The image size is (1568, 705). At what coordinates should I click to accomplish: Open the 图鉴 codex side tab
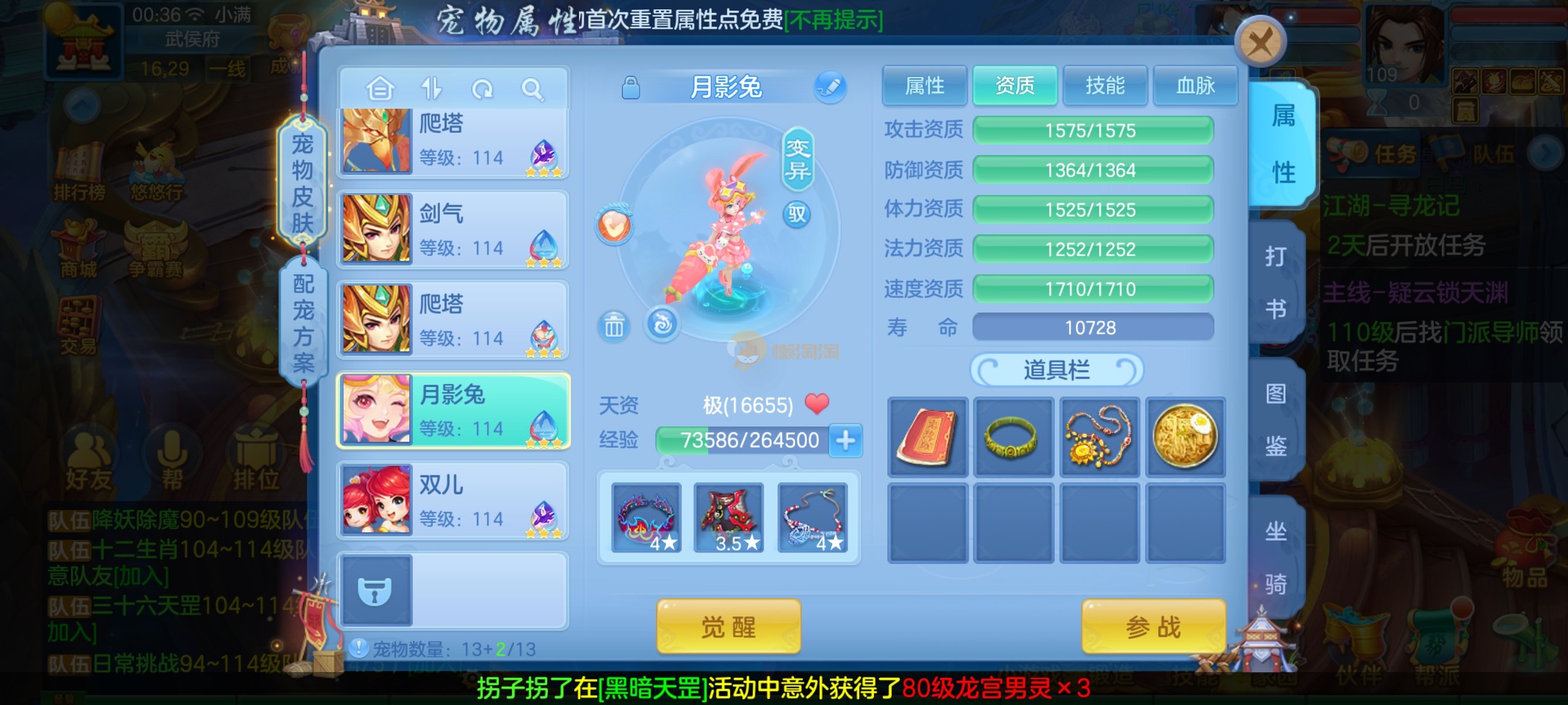click(1276, 419)
